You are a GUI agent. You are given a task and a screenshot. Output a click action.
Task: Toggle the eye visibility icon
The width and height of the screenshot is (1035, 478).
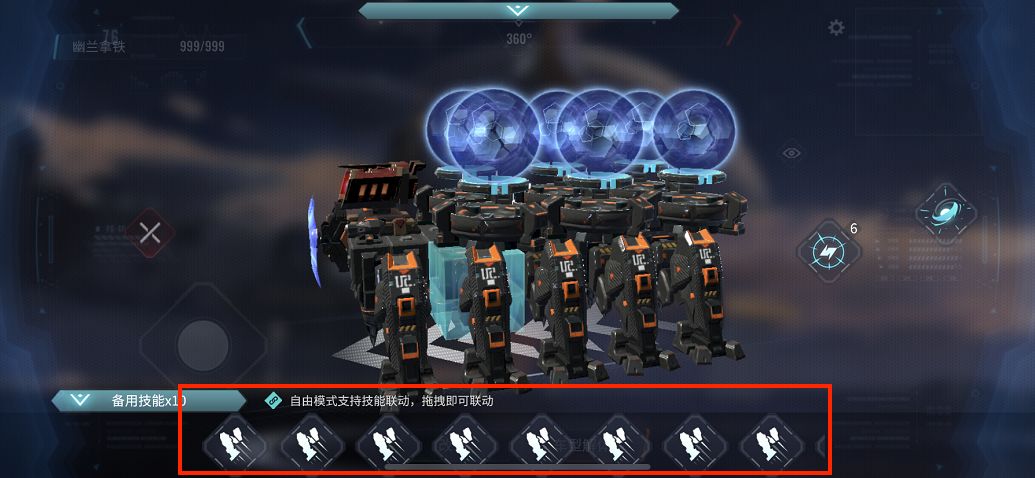click(x=792, y=153)
